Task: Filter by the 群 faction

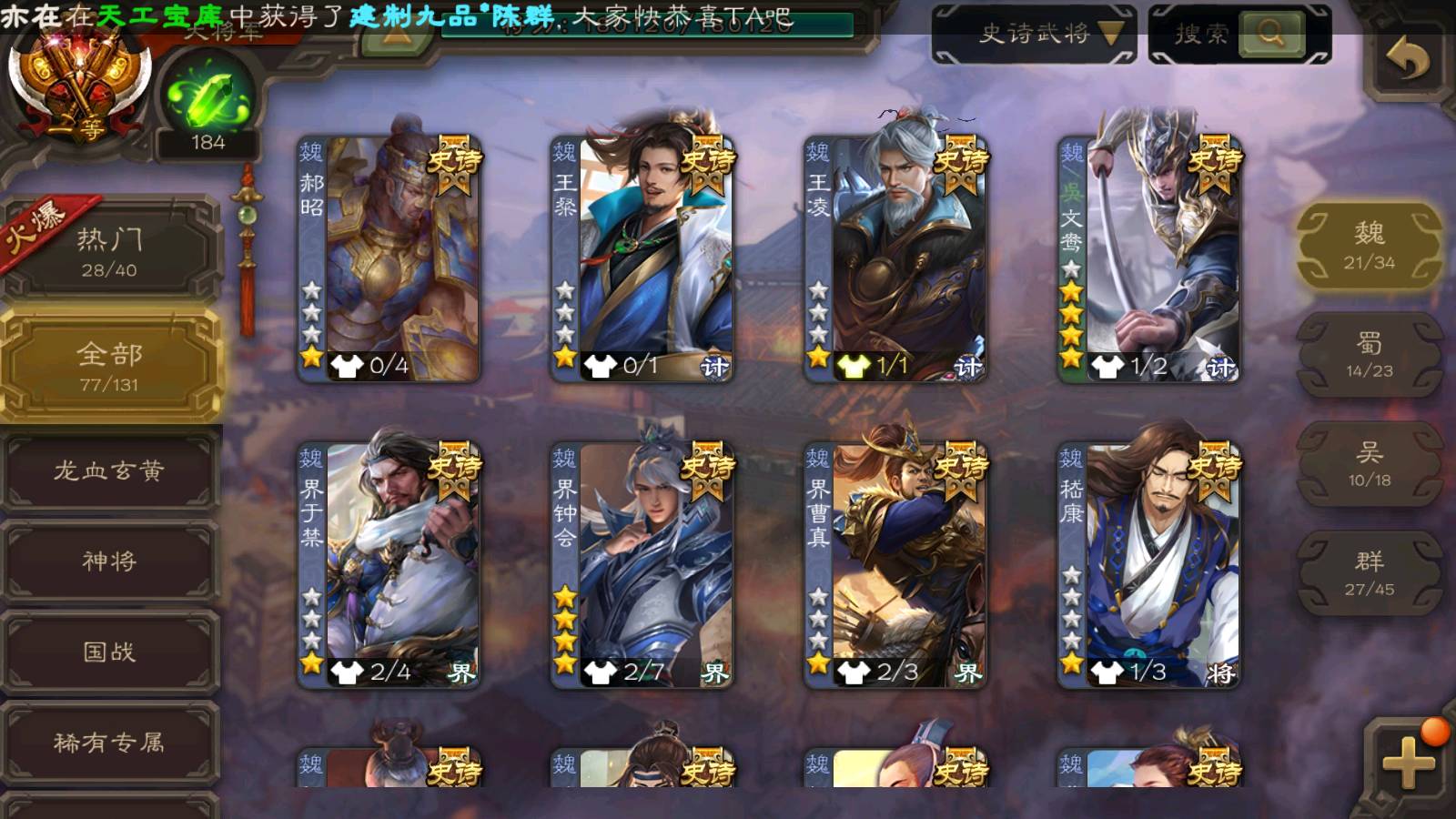Action: 1369,573
